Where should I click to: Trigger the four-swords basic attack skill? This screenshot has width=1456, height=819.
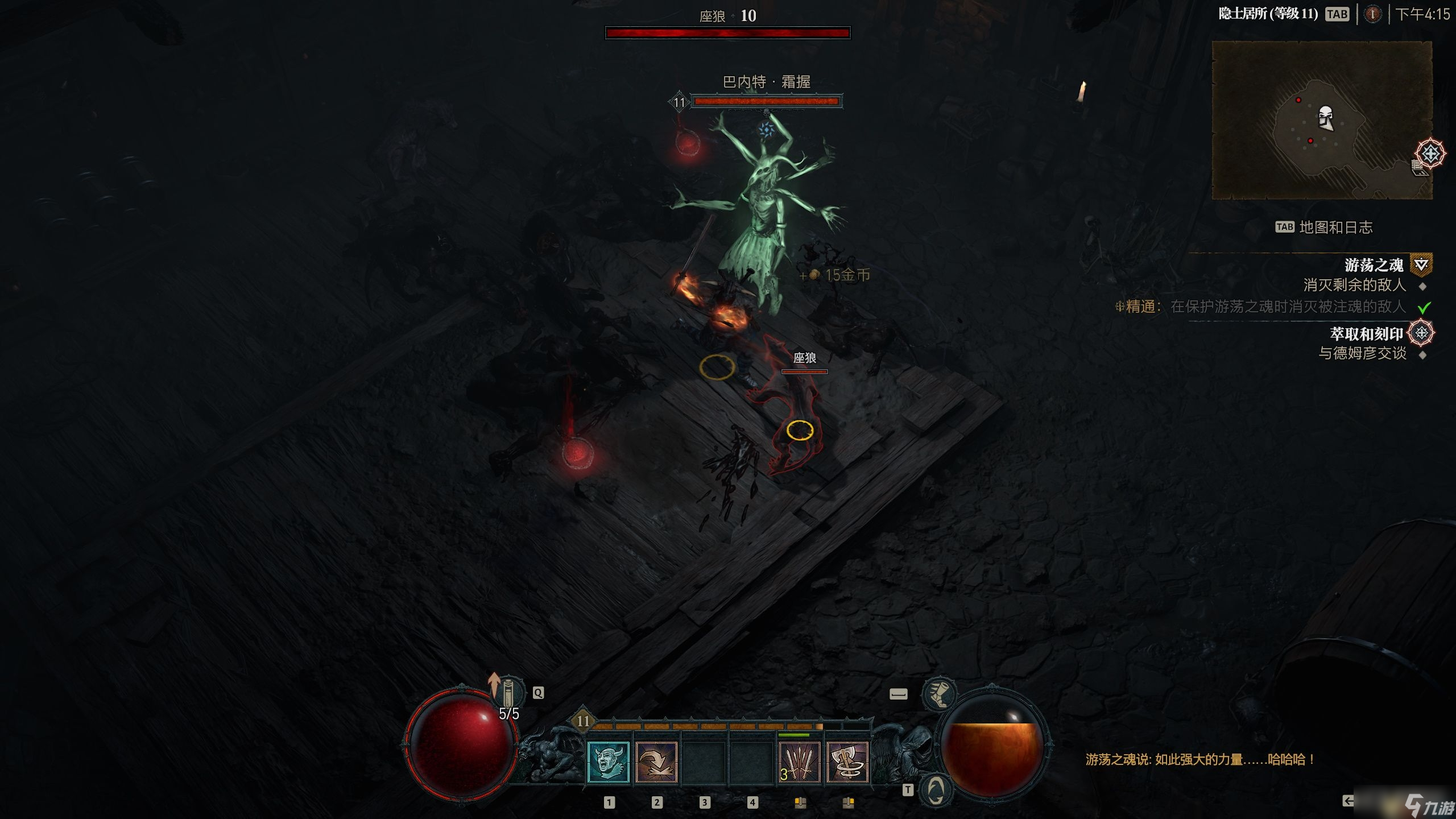click(799, 763)
